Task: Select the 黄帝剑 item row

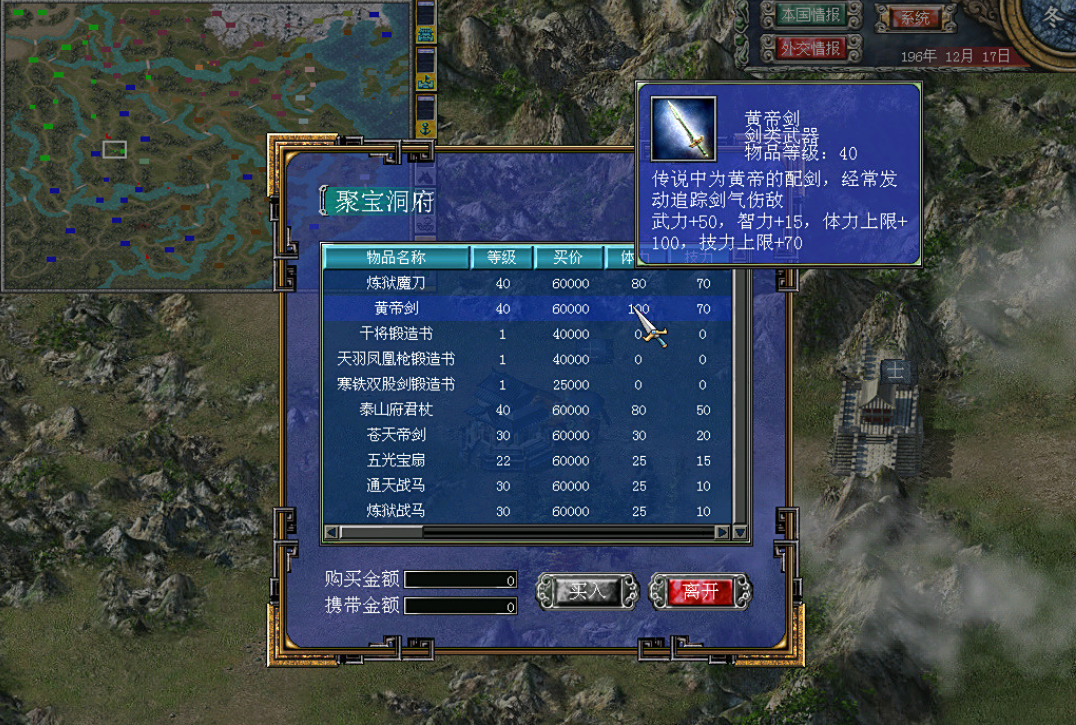Action: pos(396,309)
